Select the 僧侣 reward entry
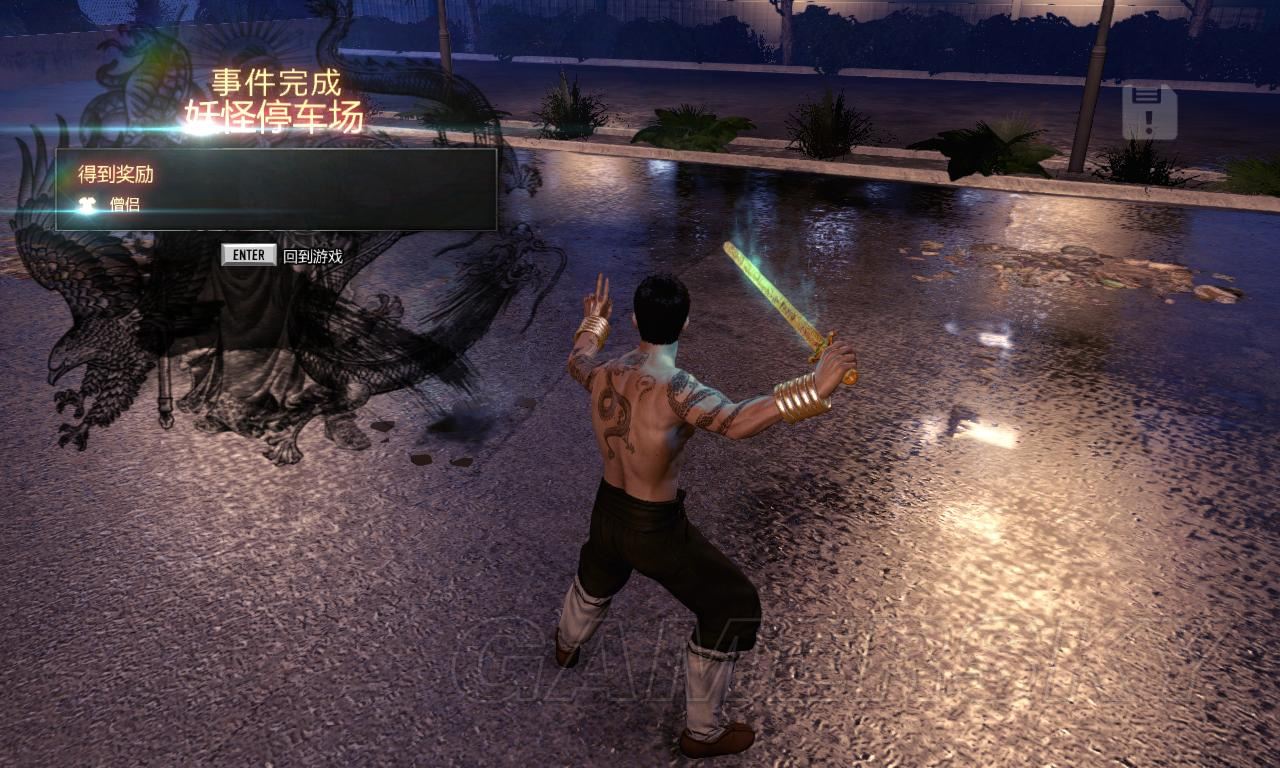This screenshot has width=1280, height=768. [123, 205]
